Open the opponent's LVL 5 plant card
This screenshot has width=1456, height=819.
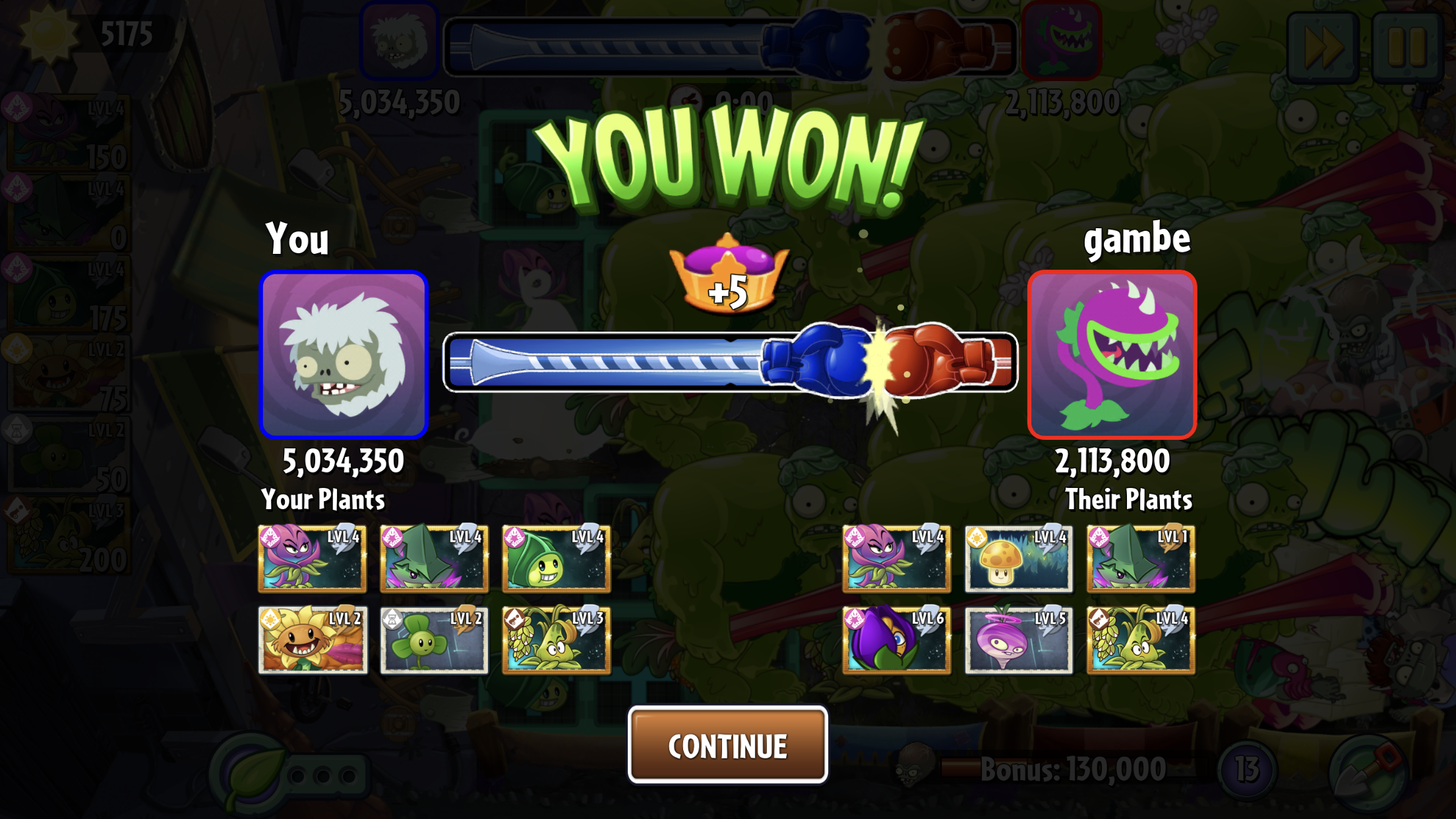tap(1018, 640)
